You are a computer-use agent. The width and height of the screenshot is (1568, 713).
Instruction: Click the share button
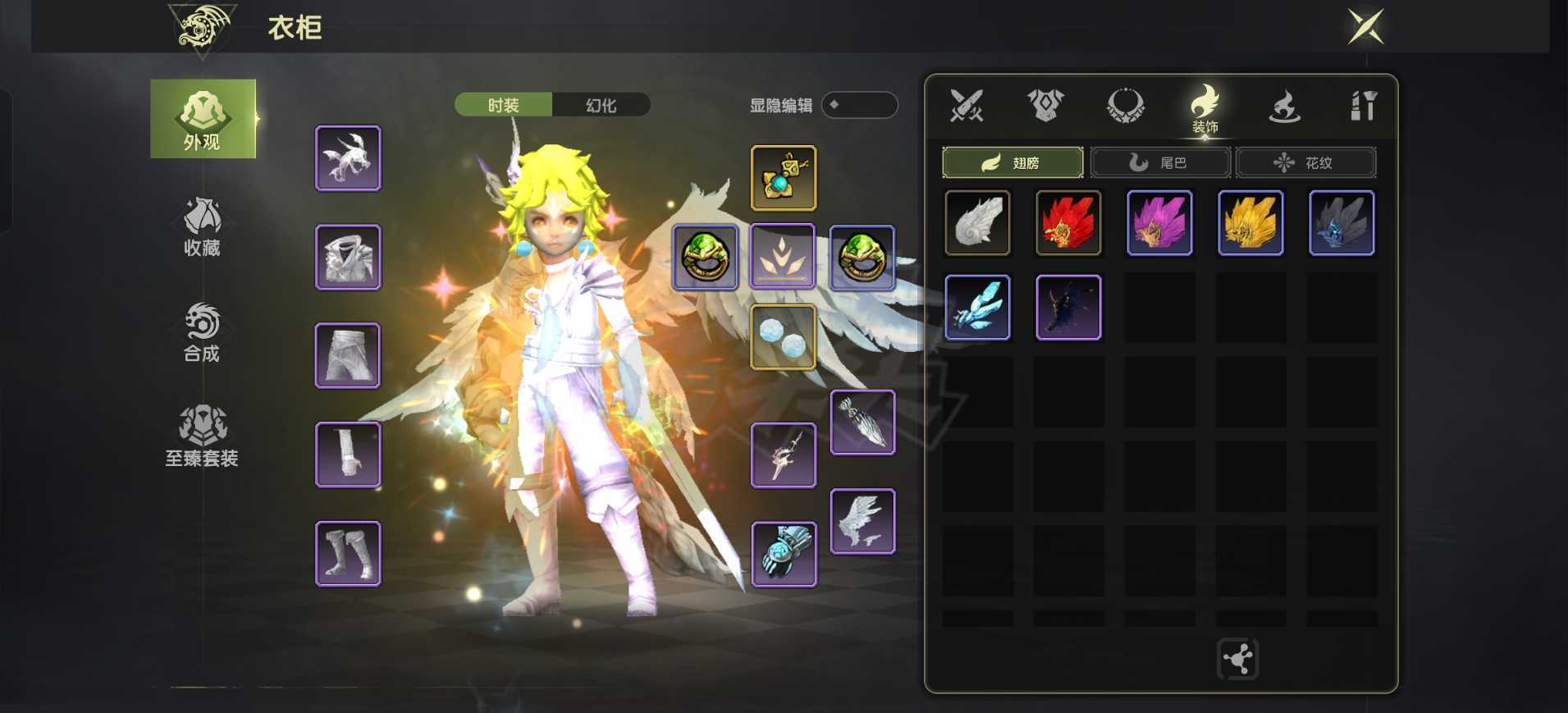1237,659
